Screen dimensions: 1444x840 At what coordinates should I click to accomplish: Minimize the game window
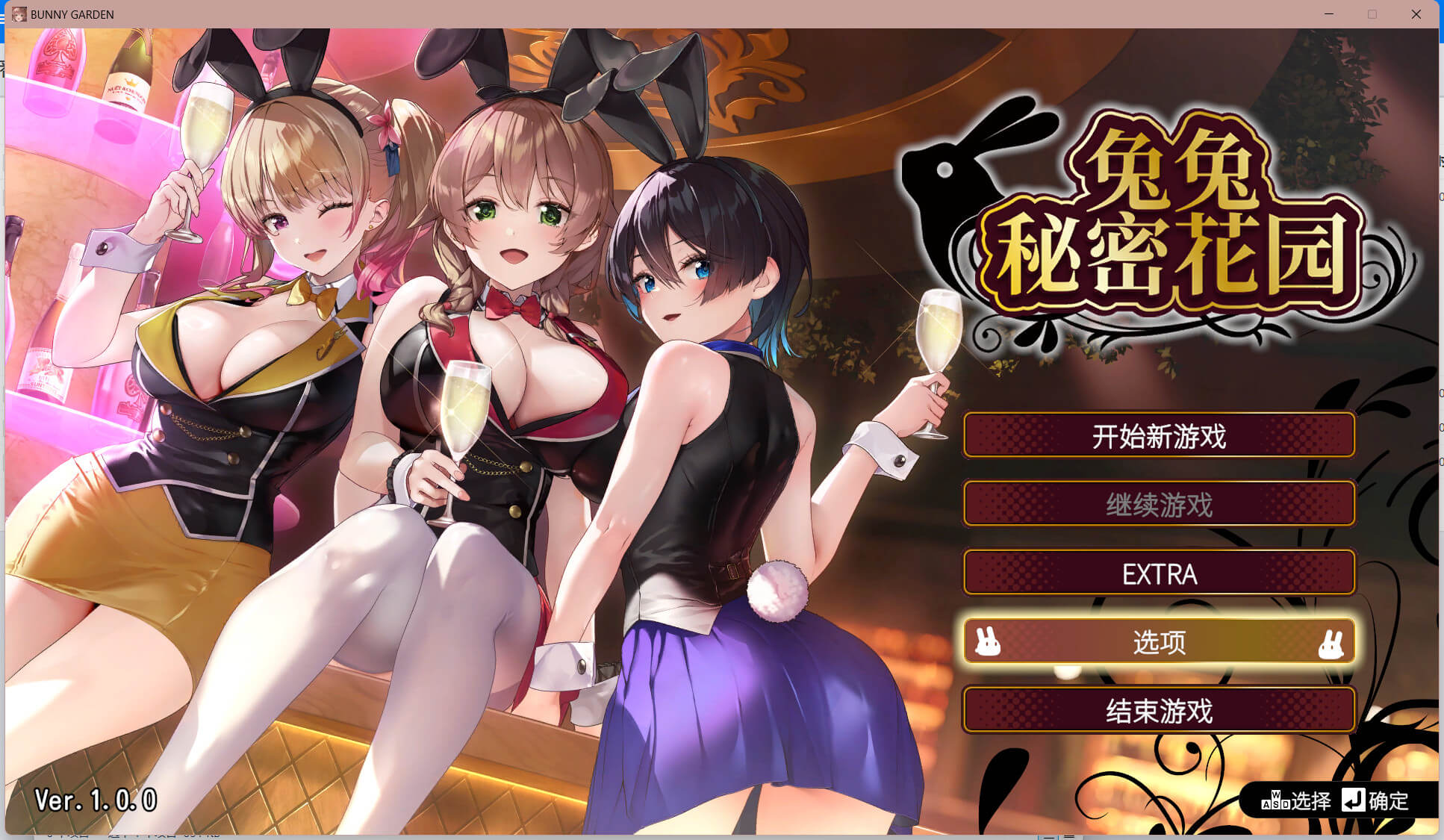pyautogui.click(x=1329, y=14)
